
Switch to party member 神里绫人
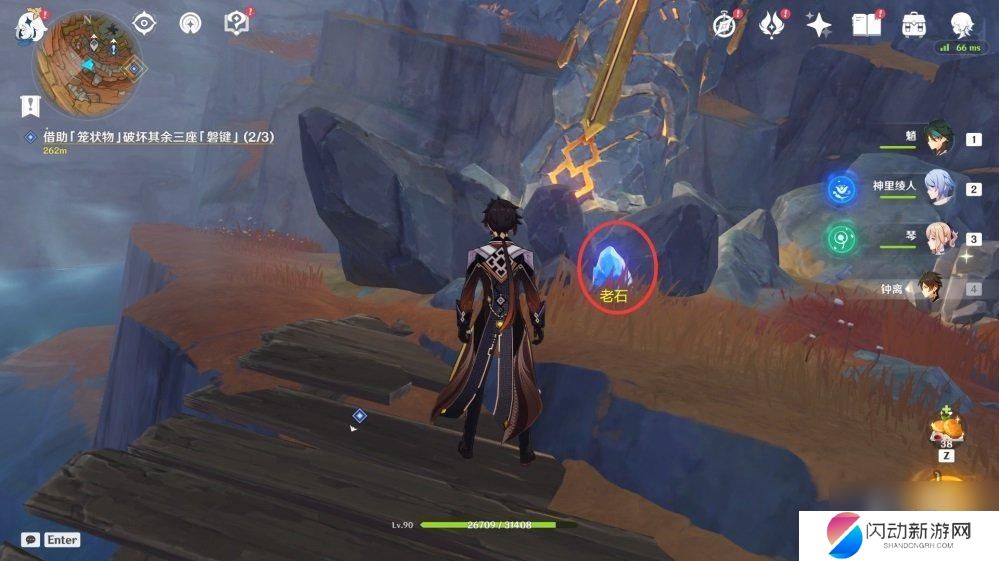938,188
